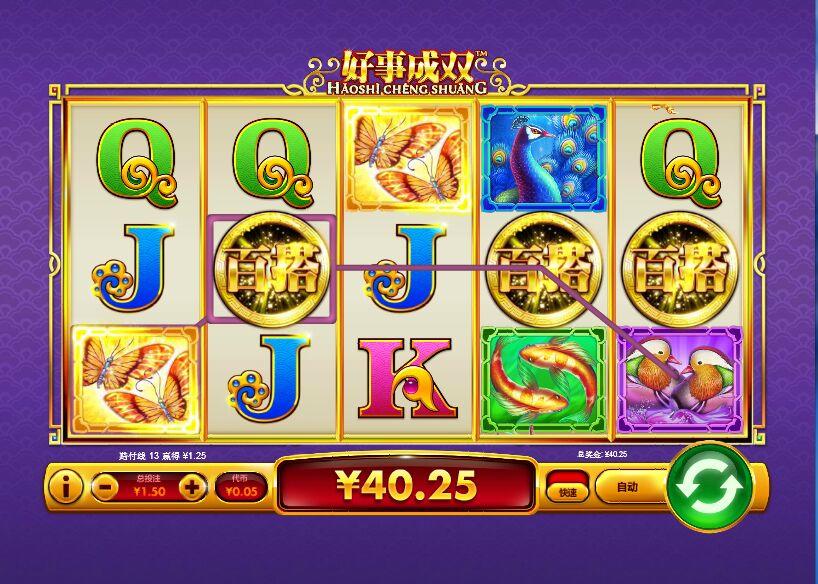Change the ¥0.05 coin value

(x=241, y=488)
